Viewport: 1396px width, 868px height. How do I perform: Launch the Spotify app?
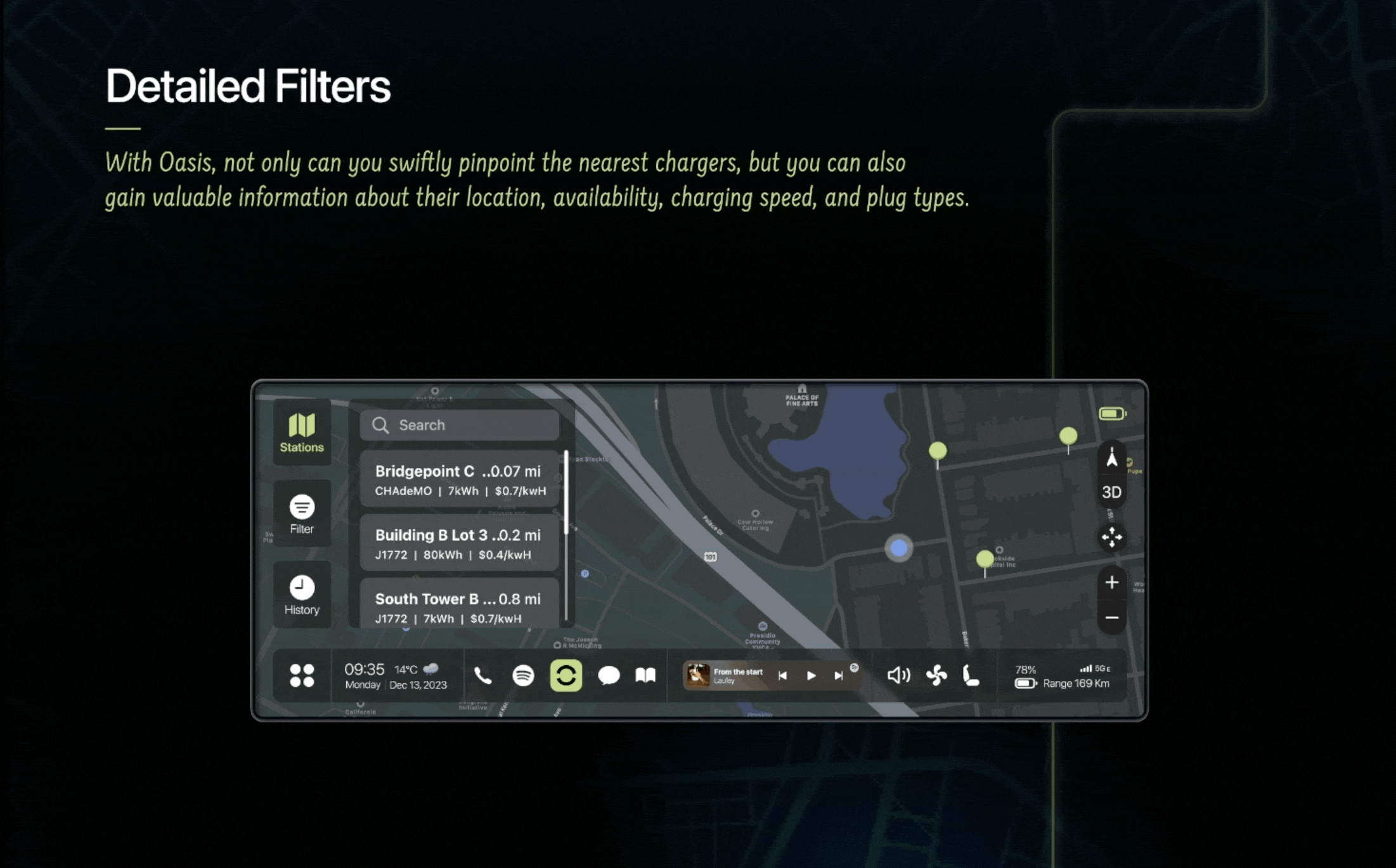[x=523, y=676]
